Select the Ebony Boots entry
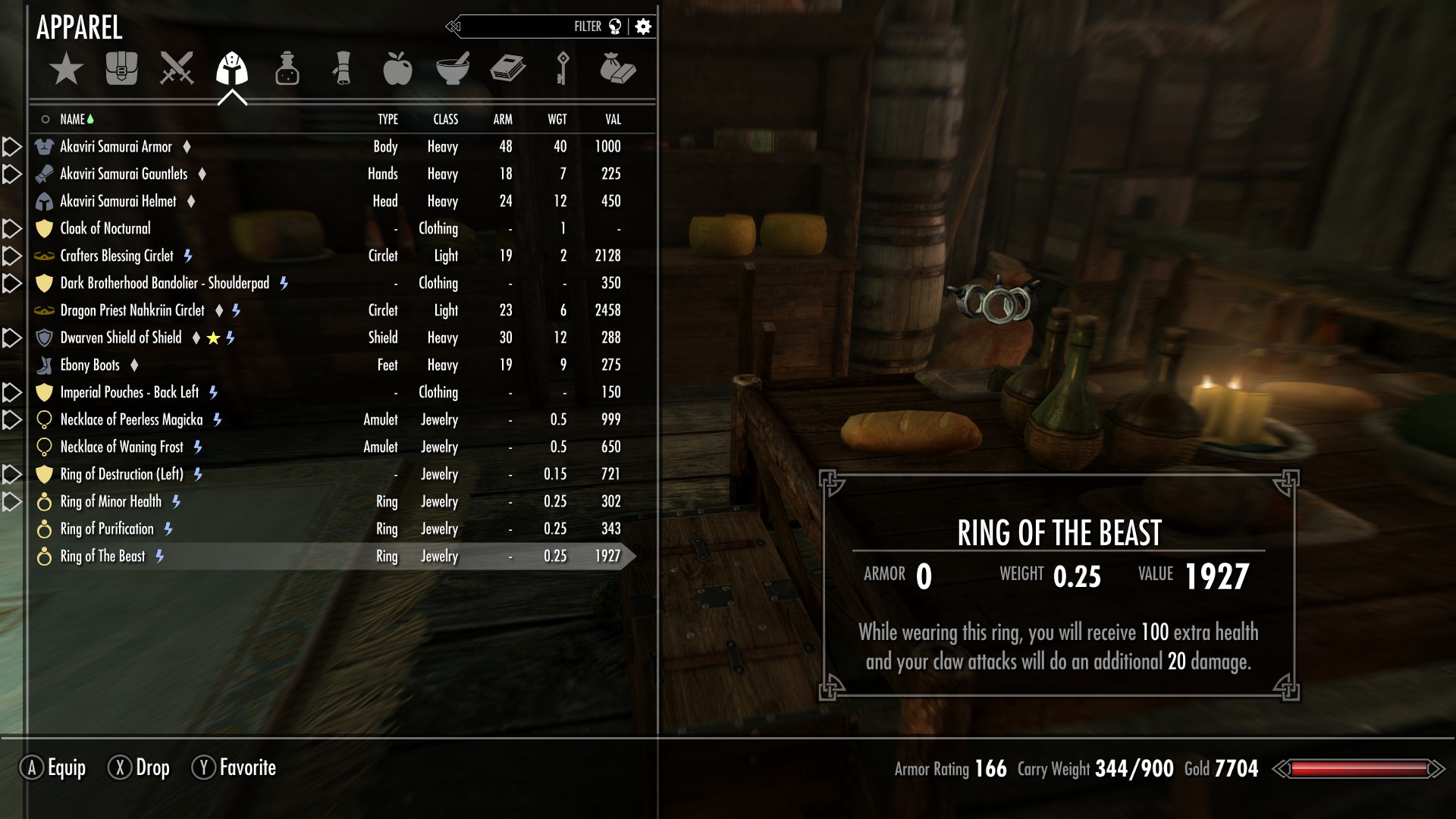Image resolution: width=1456 pixels, height=819 pixels. tap(89, 365)
